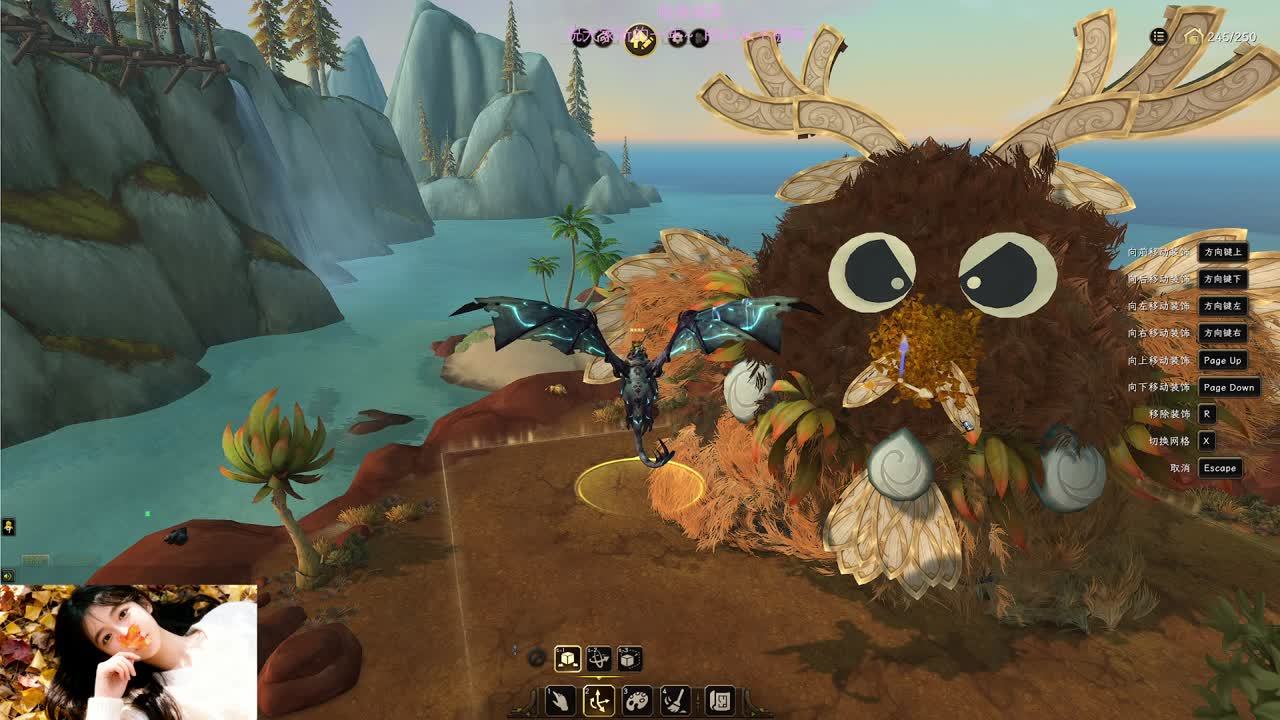This screenshot has height=720, width=1280.
Task: Select the cube translate sub-mode
Action: pos(568,658)
